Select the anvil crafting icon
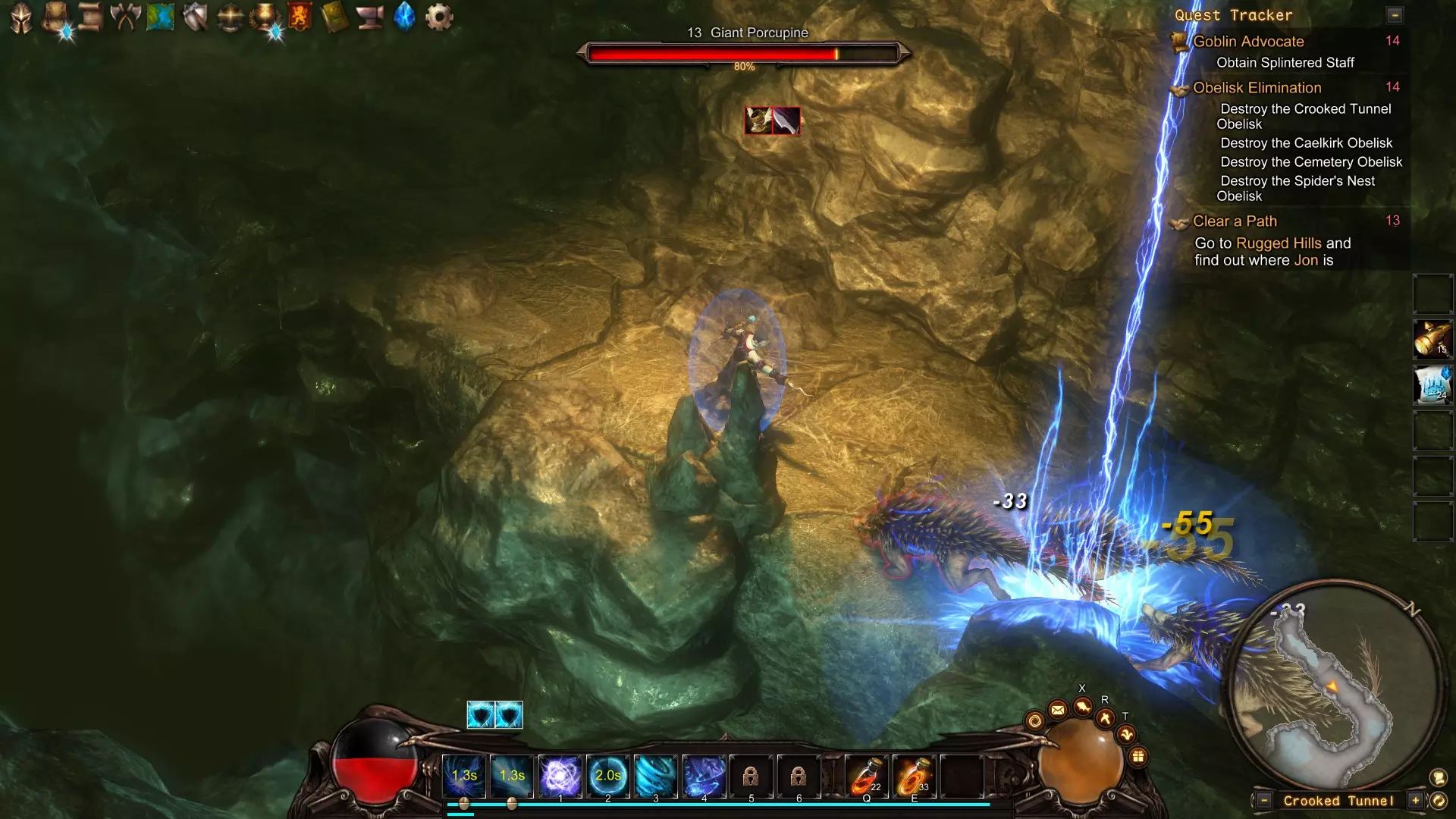Viewport: 1456px width, 819px height. [x=370, y=17]
